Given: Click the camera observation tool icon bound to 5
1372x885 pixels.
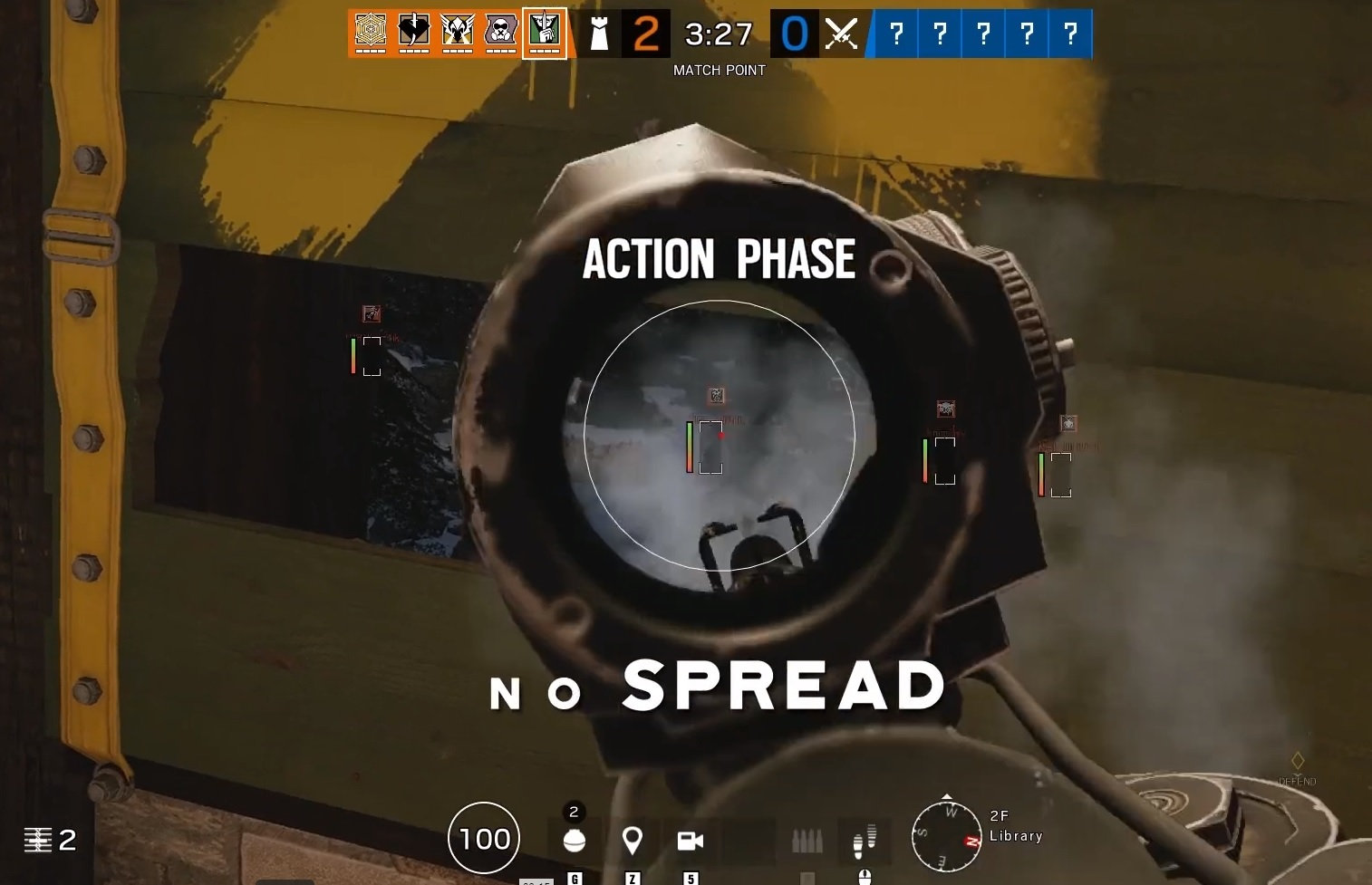Looking at the screenshot, I should (691, 840).
